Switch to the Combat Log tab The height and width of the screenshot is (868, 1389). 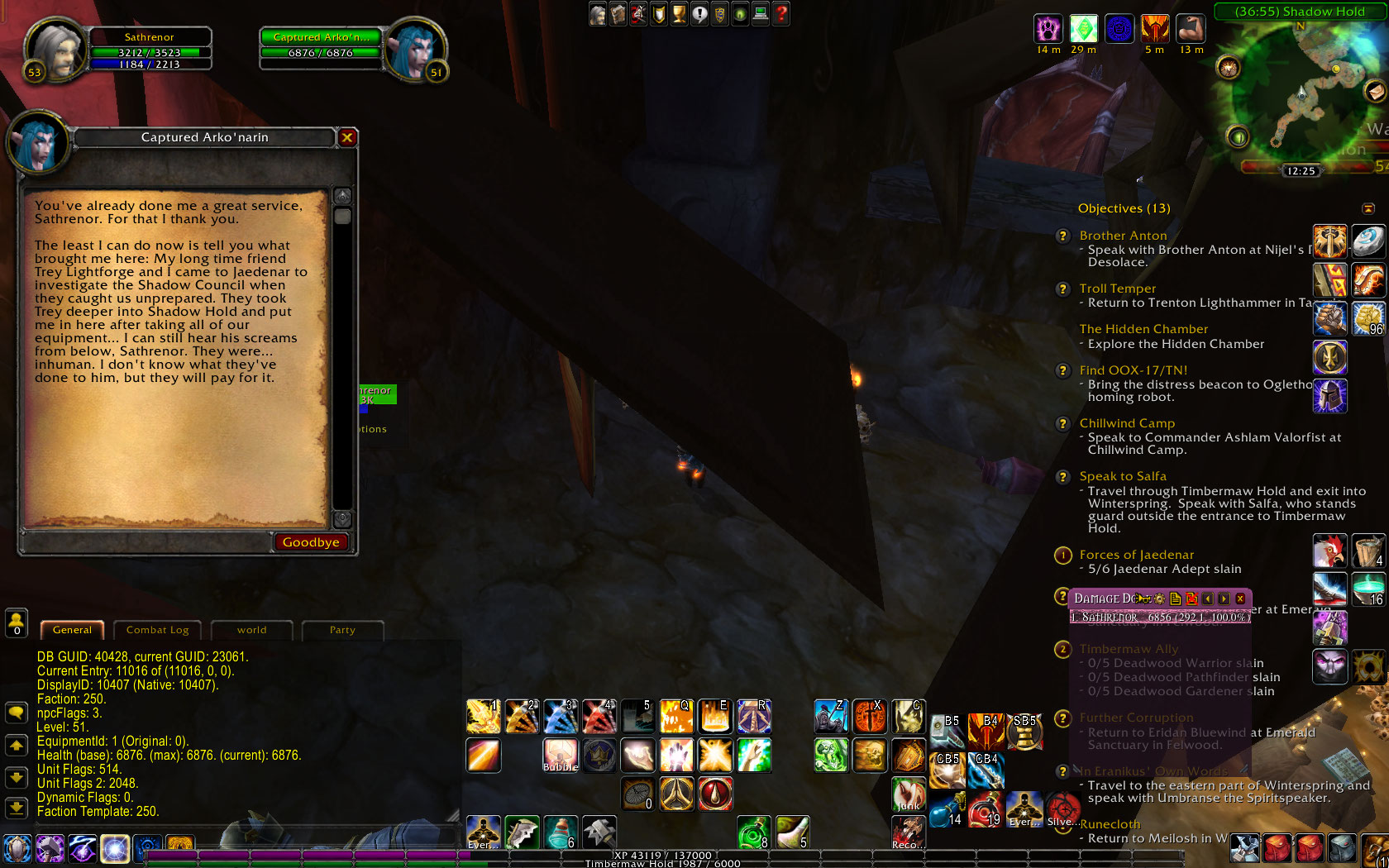coord(157,630)
